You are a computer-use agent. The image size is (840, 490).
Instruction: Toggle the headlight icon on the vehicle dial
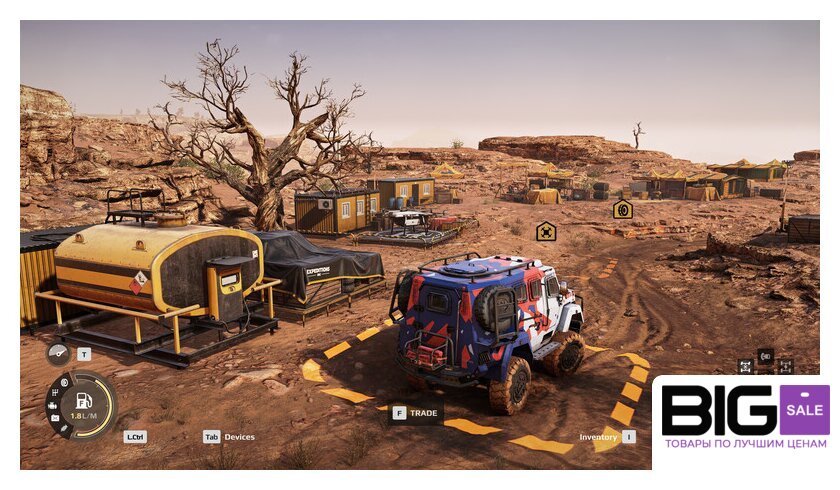coord(63,382)
